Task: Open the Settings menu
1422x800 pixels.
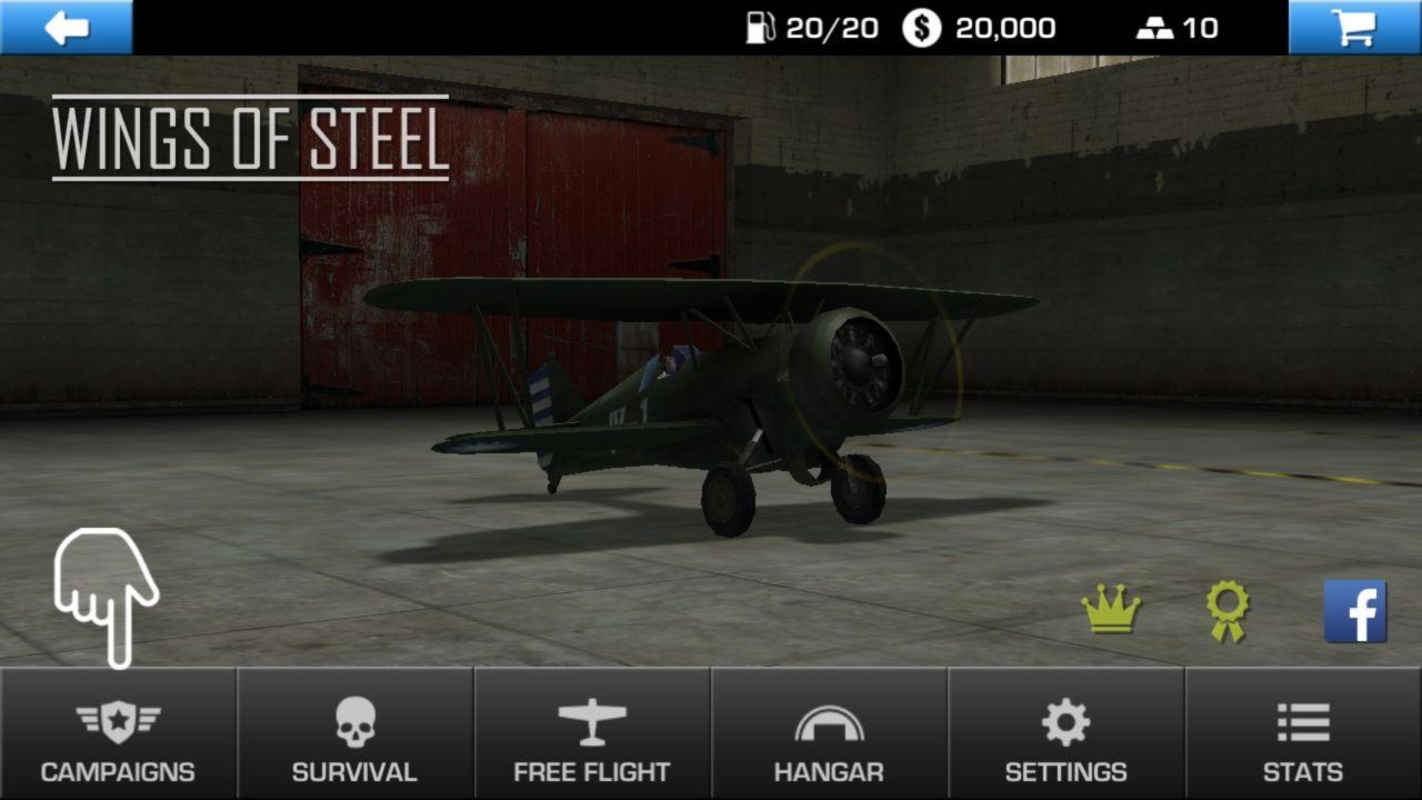Action: [1066, 735]
